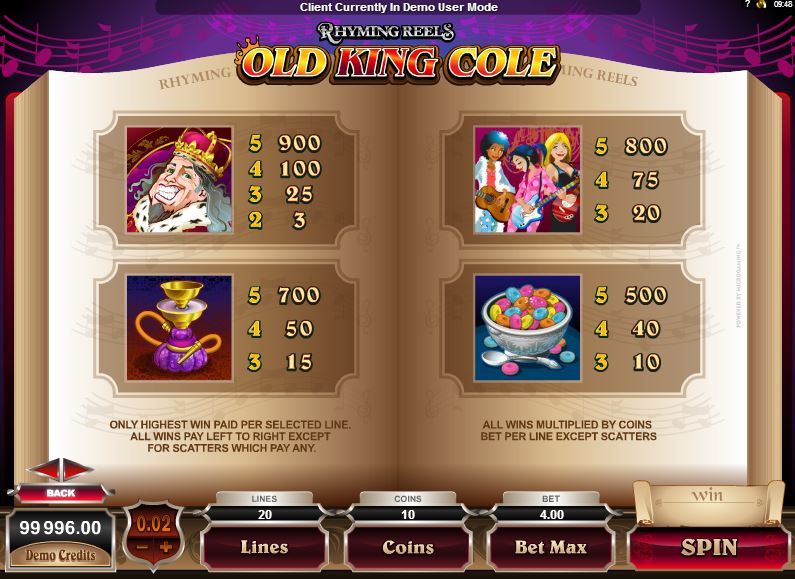Increase coin size with the plus
The height and width of the screenshot is (579, 795).
[166, 548]
